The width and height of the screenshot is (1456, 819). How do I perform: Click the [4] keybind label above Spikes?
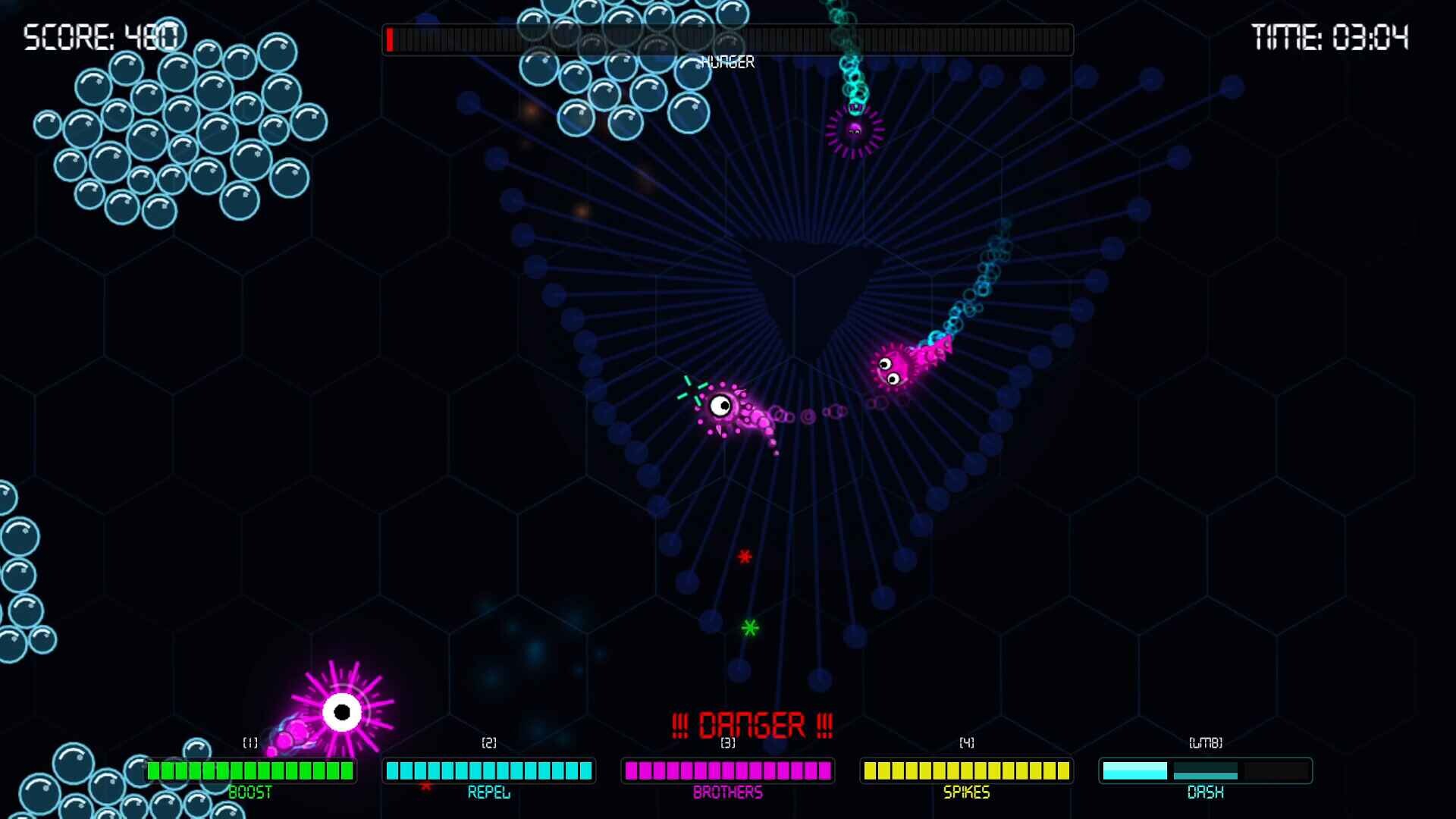point(965,744)
